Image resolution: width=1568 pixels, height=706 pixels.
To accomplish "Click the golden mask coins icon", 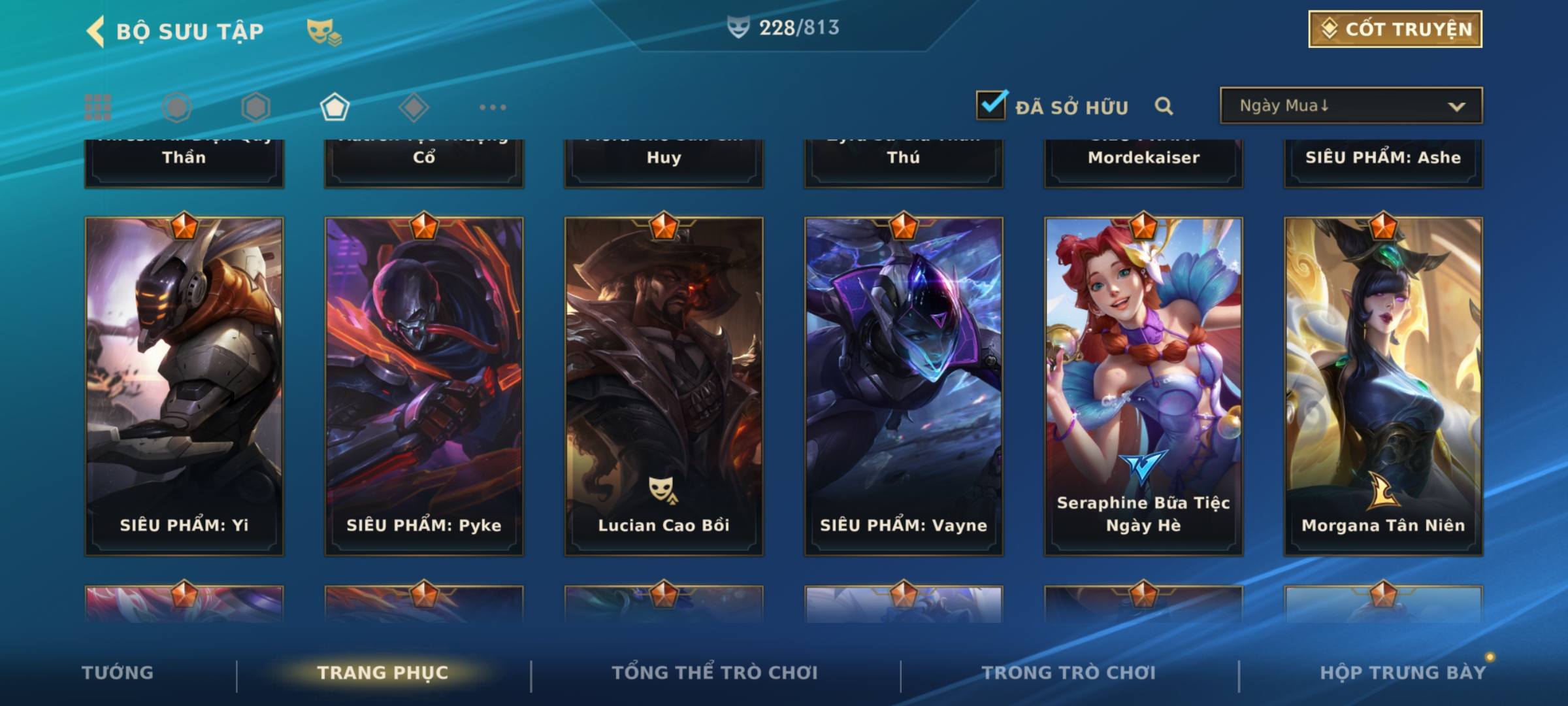I will (323, 31).
